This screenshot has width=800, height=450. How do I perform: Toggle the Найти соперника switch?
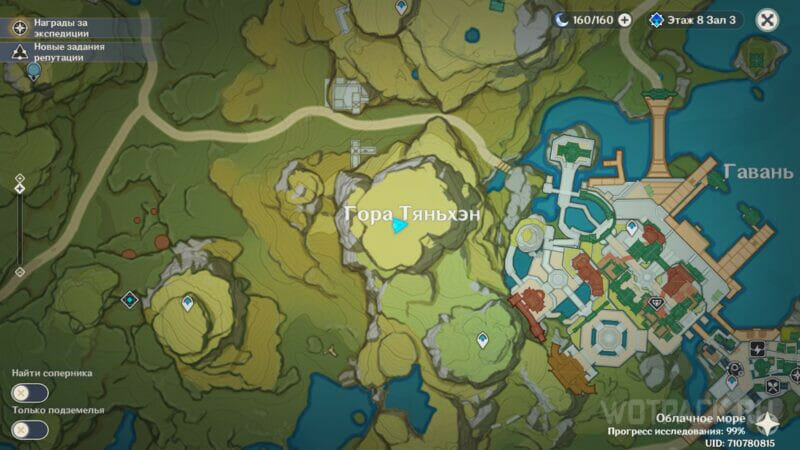30,393
